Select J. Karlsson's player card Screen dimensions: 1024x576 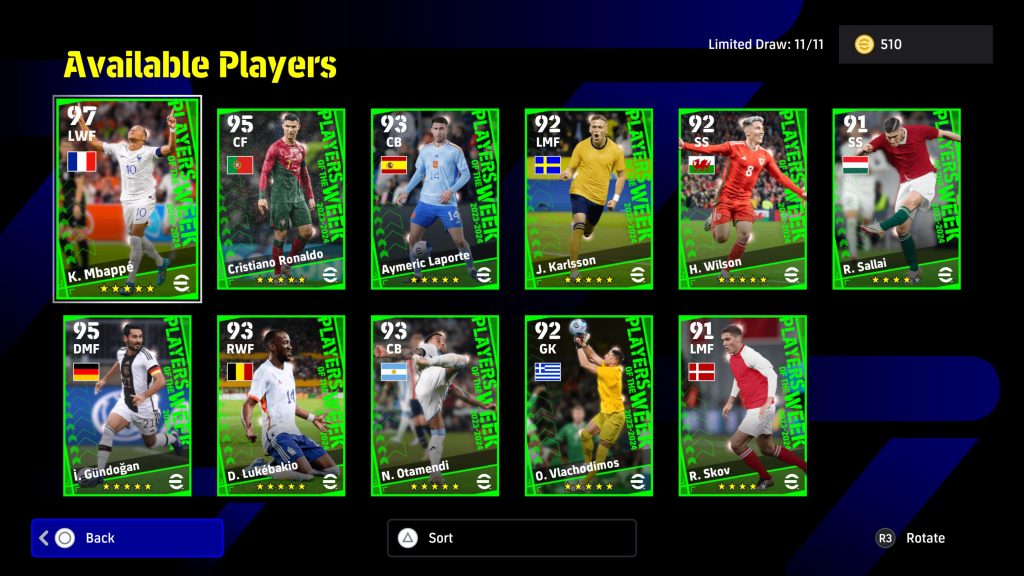click(x=589, y=199)
